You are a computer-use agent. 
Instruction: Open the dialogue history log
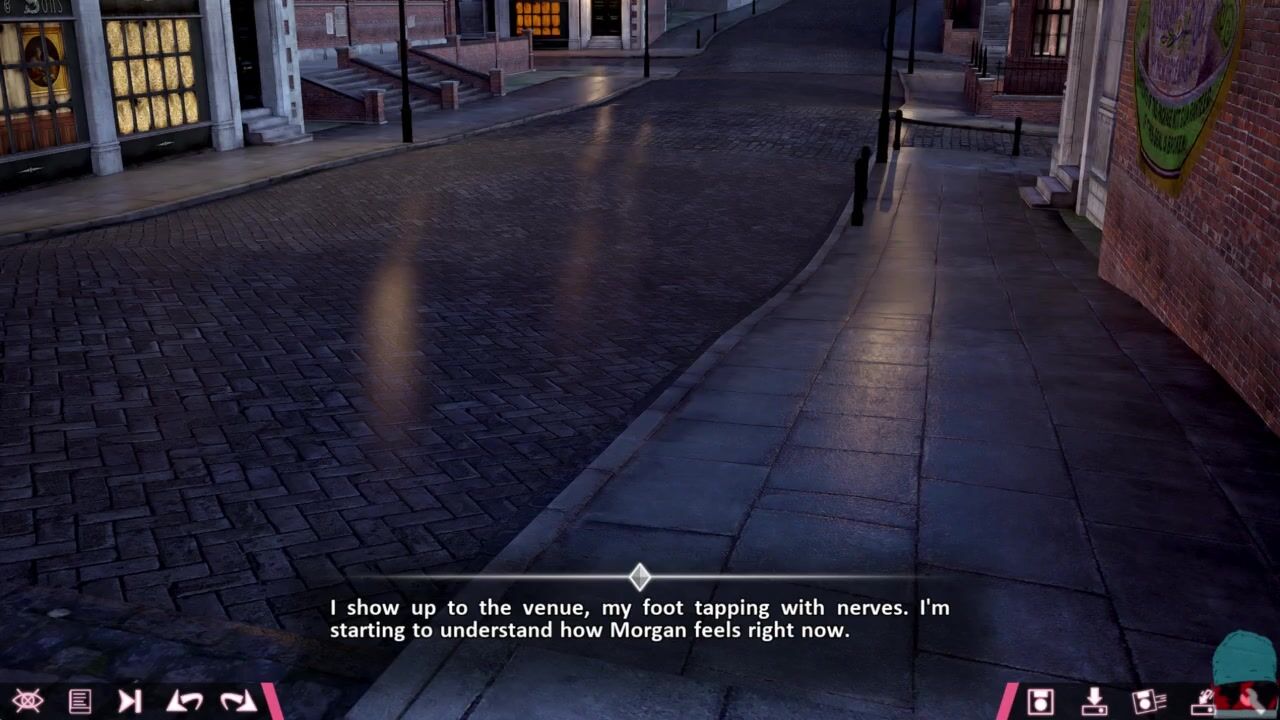(79, 701)
